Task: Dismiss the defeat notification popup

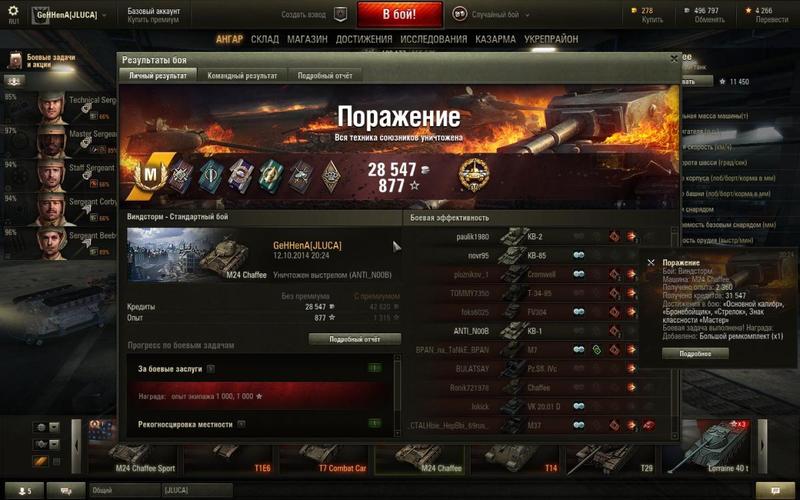Action: coord(651,262)
